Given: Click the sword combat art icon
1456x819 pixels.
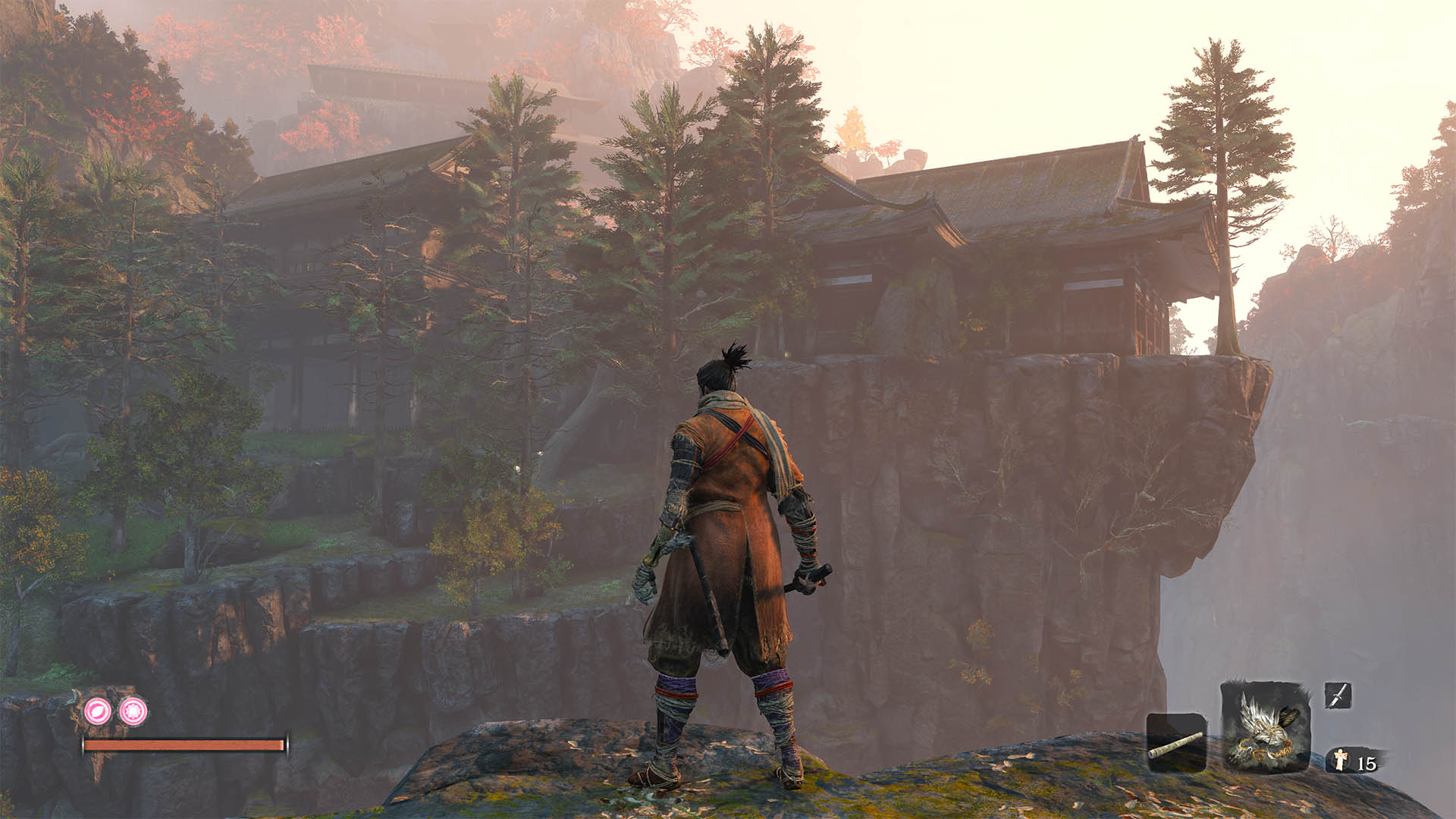Looking at the screenshot, I should 1338,695.
